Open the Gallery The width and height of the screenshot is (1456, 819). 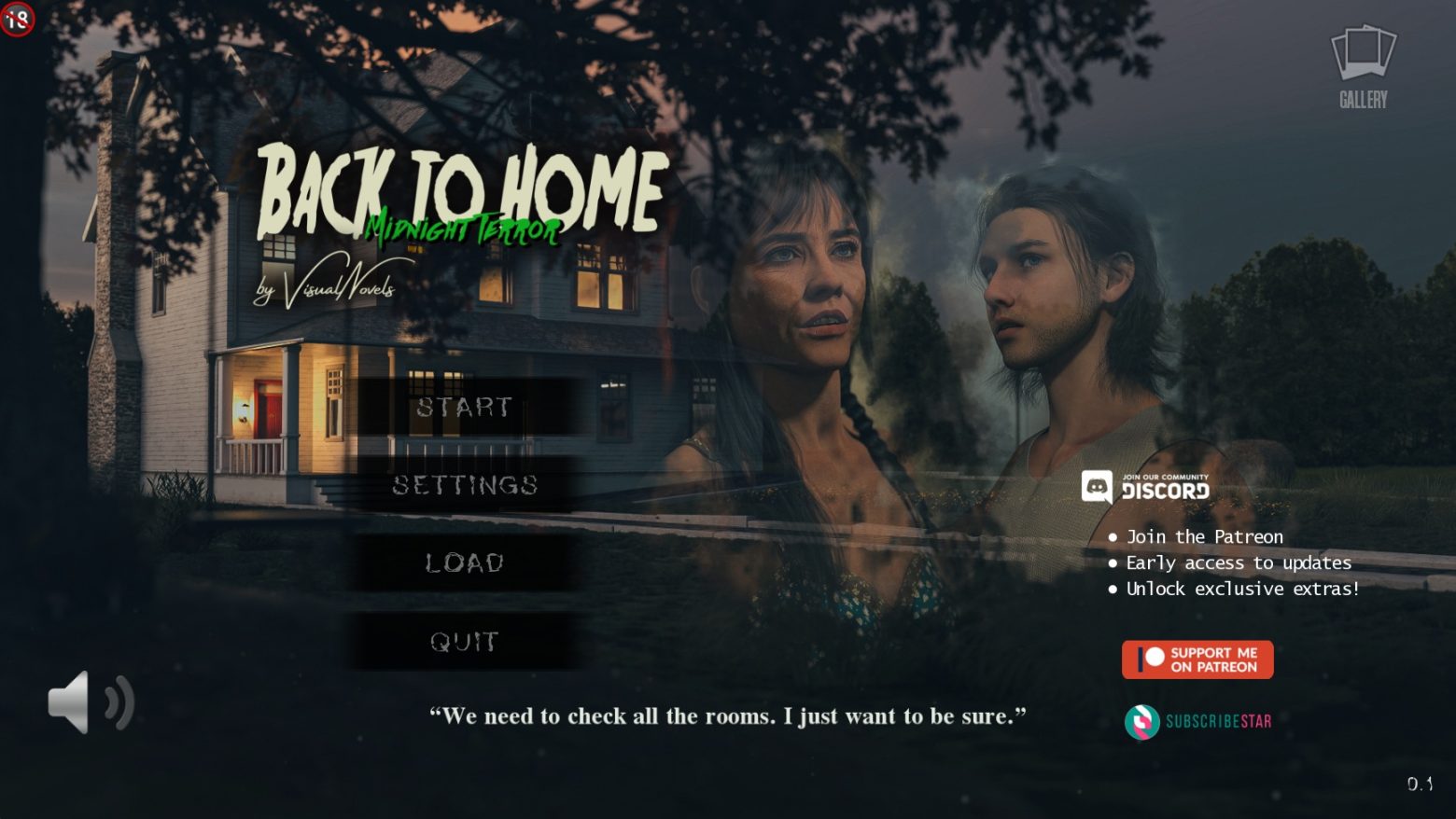pos(1364,67)
